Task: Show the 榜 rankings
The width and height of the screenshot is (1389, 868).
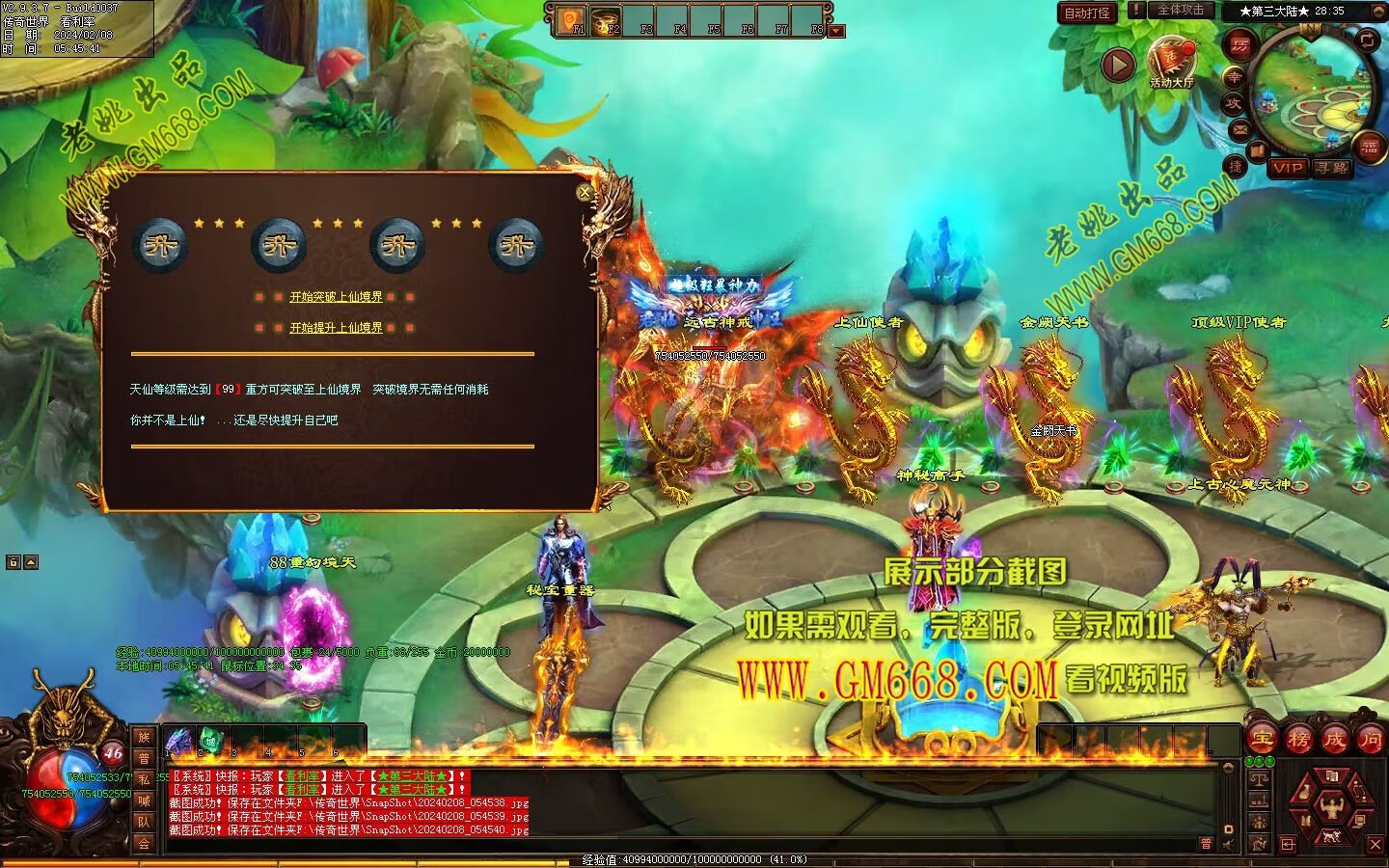Action: click(1298, 740)
